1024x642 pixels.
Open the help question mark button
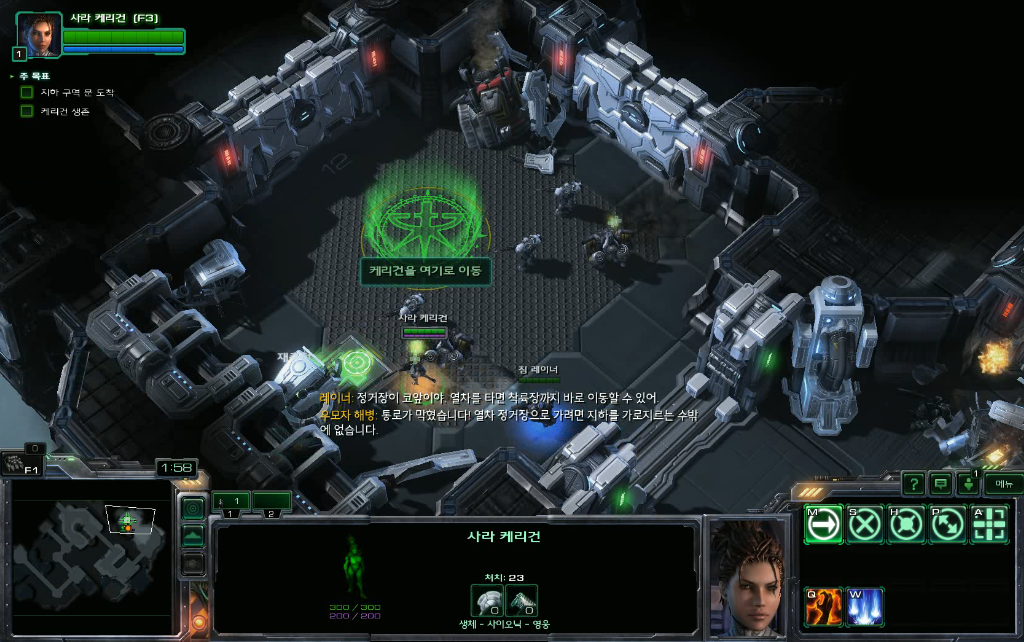[x=913, y=484]
